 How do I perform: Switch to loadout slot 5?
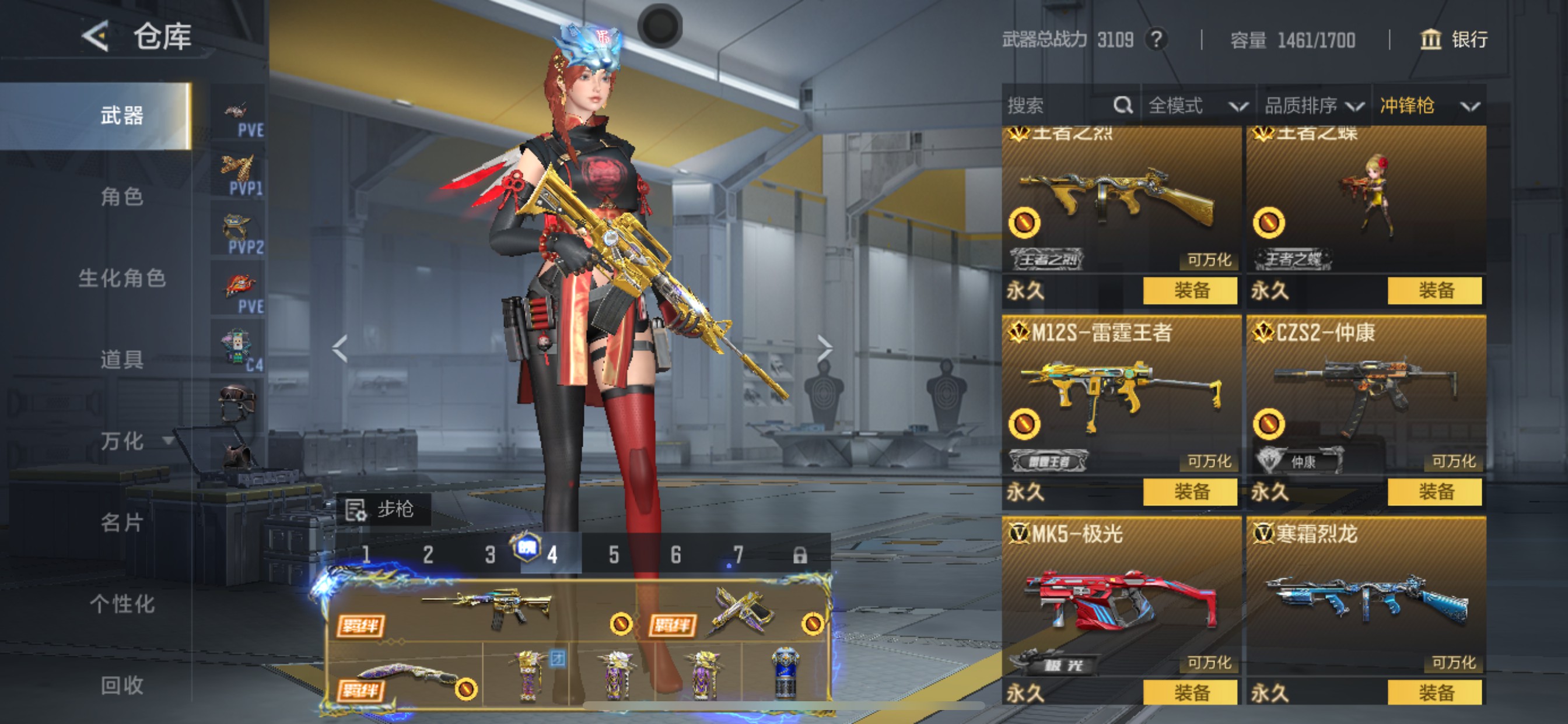pyautogui.click(x=614, y=555)
